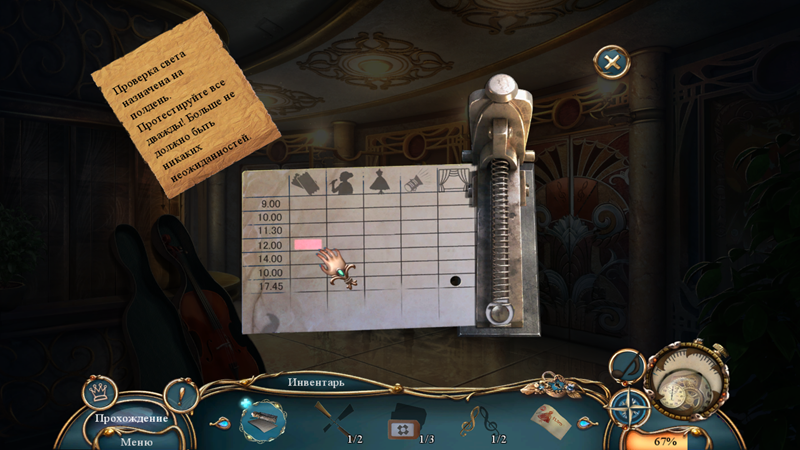Select the hole punch inventory item
Viewport: 800px width, 450px height.
click(x=263, y=420)
